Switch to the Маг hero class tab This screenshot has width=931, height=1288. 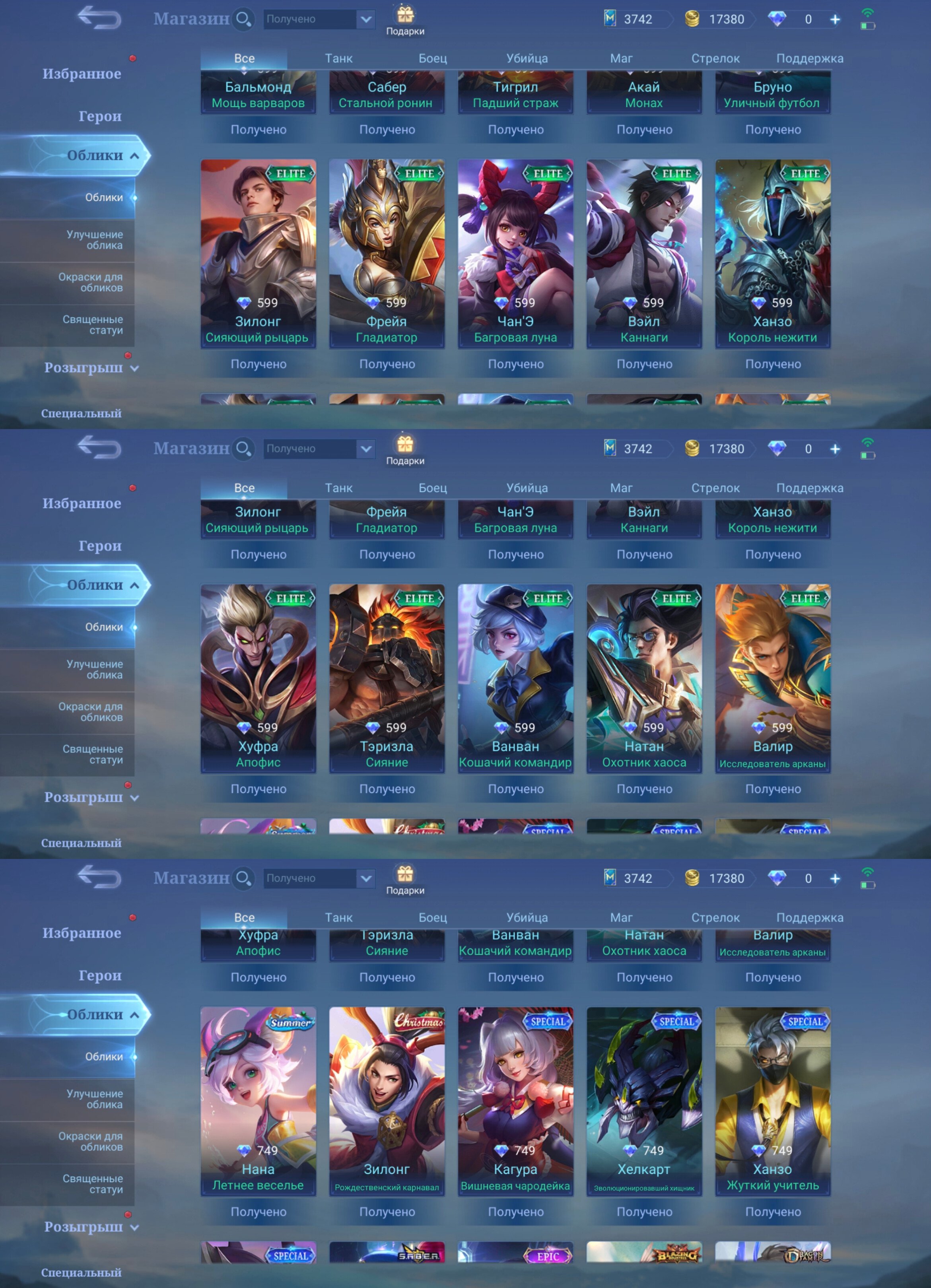(622, 58)
